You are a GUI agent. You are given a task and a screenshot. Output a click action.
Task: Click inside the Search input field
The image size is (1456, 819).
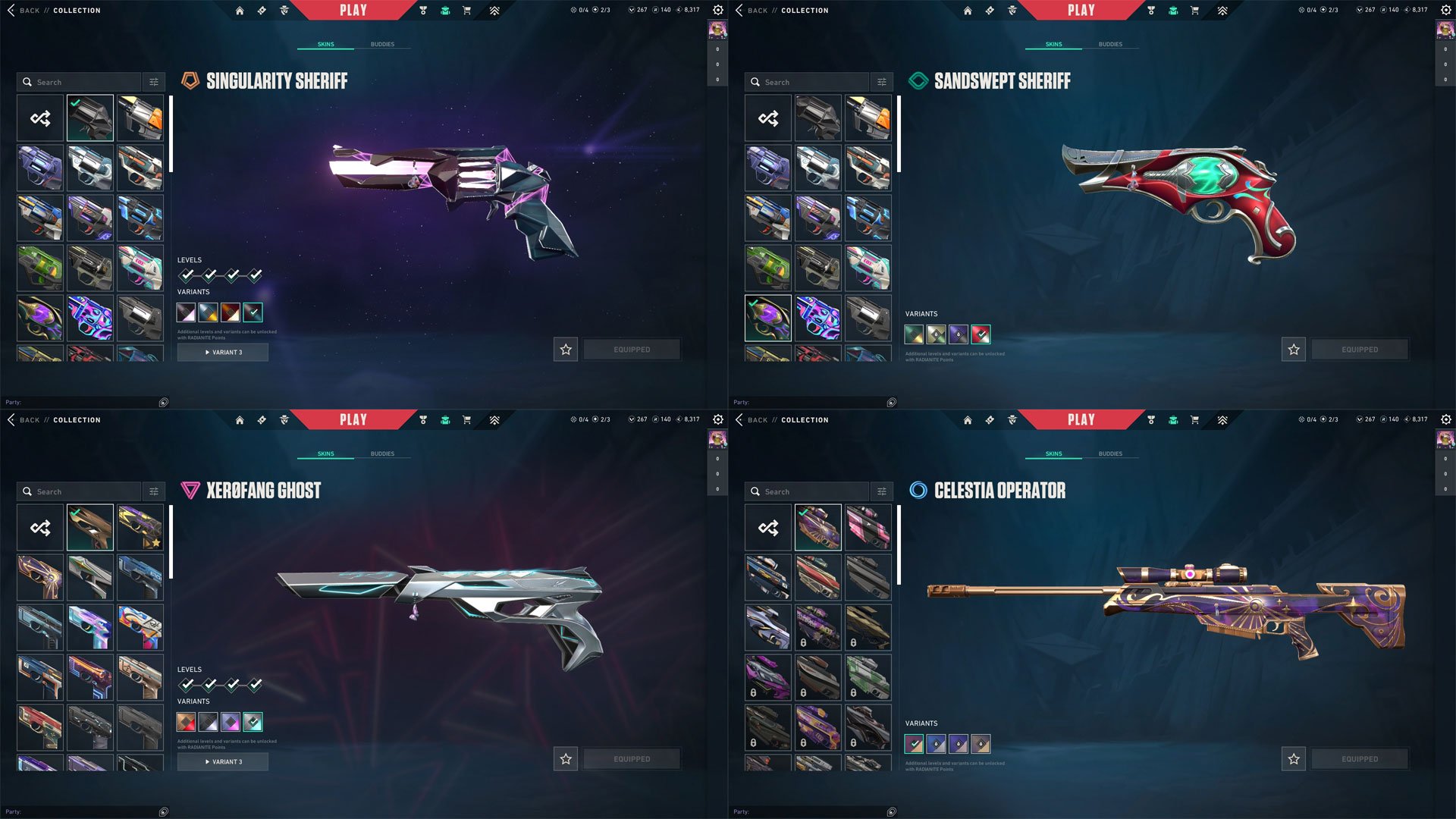[80, 81]
